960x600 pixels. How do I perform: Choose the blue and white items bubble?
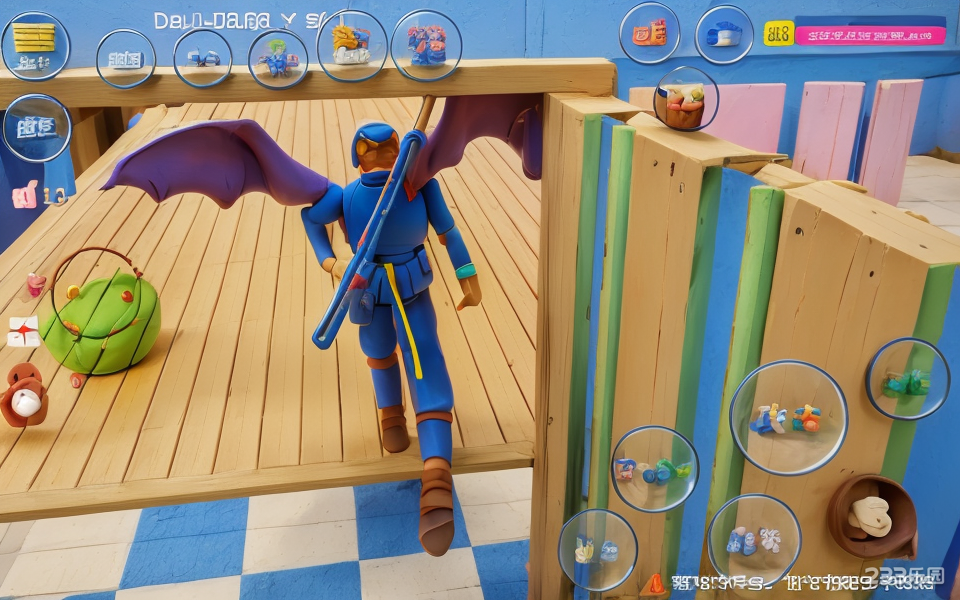tap(753, 541)
